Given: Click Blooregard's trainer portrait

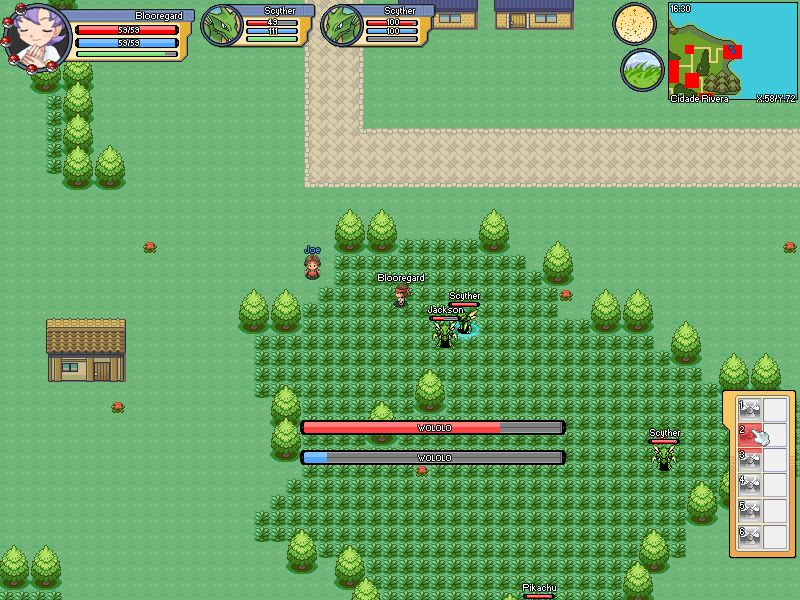Looking at the screenshot, I should pyautogui.click(x=38, y=36).
